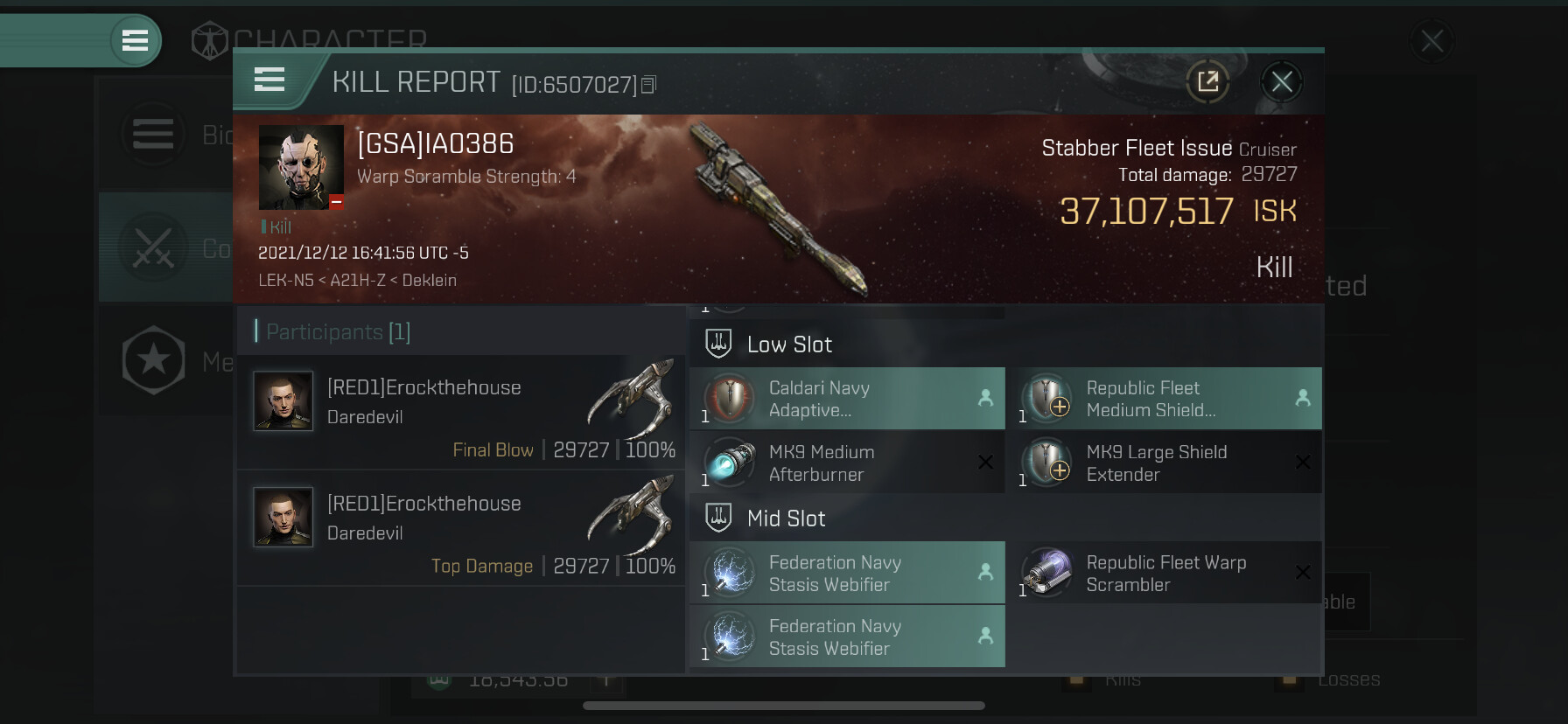Copy the kill report ID

click(648, 85)
